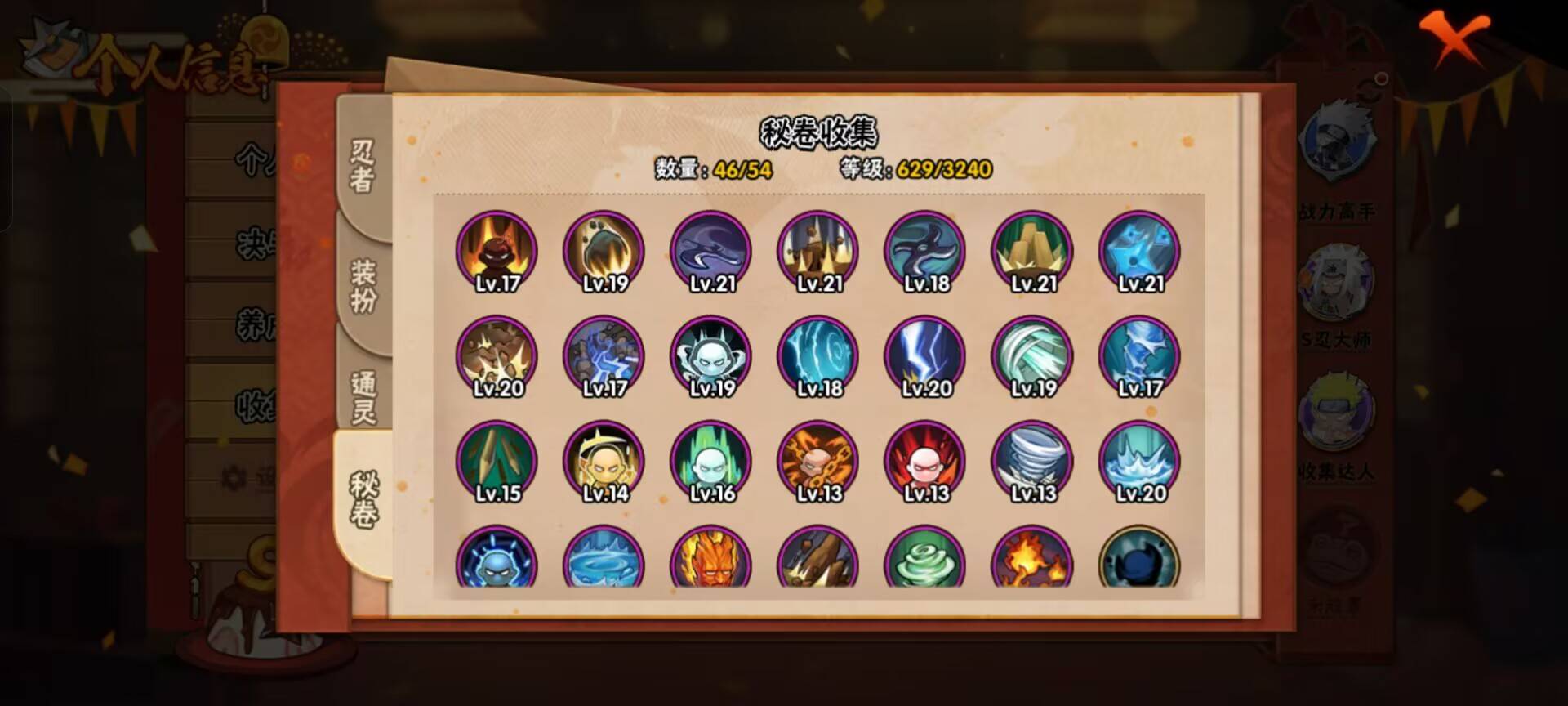Select the Lv.13 tornado scroll
Viewport: 1568px width, 706px height.
(x=1032, y=462)
